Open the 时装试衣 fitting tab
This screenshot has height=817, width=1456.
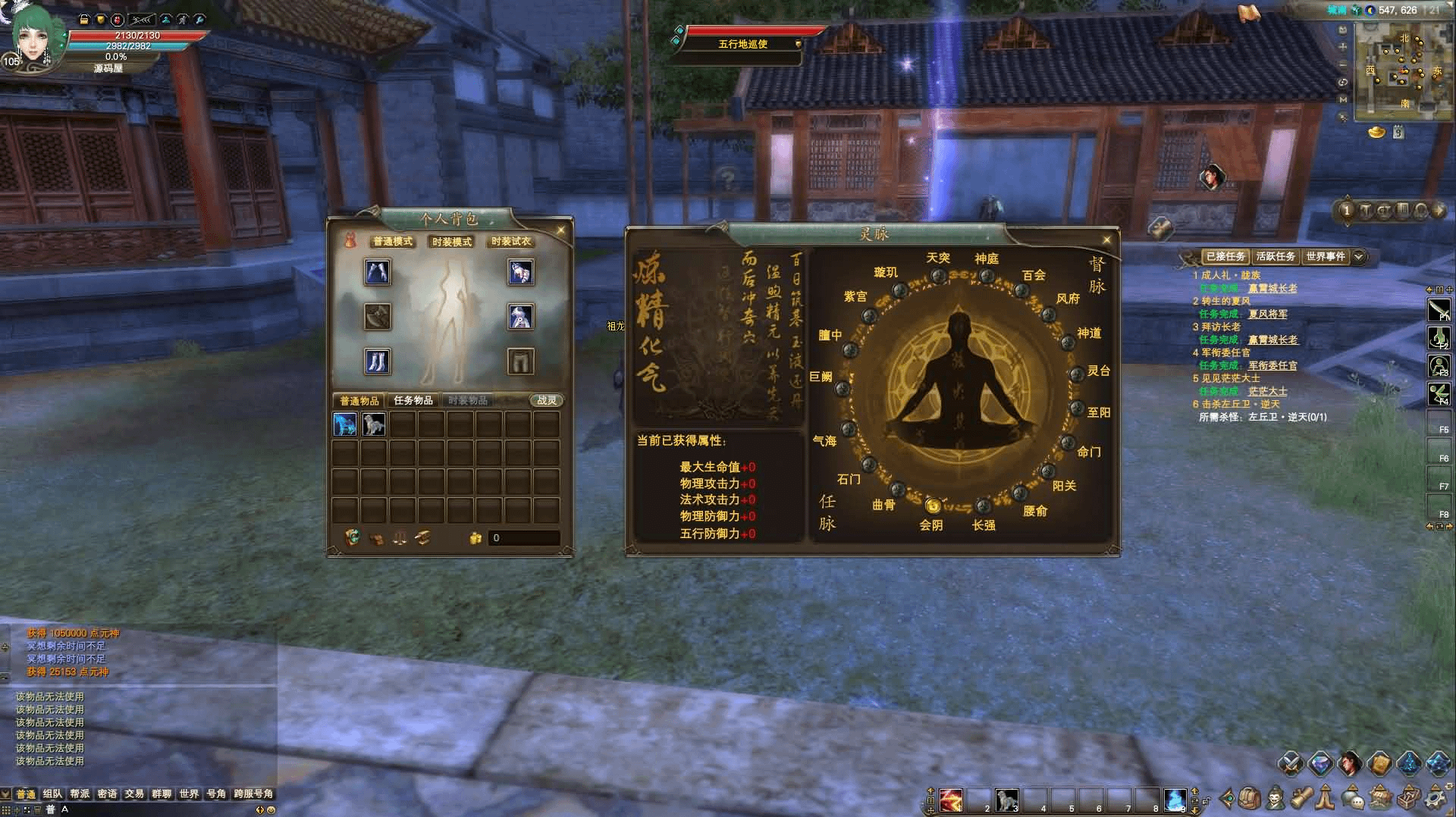tap(511, 242)
